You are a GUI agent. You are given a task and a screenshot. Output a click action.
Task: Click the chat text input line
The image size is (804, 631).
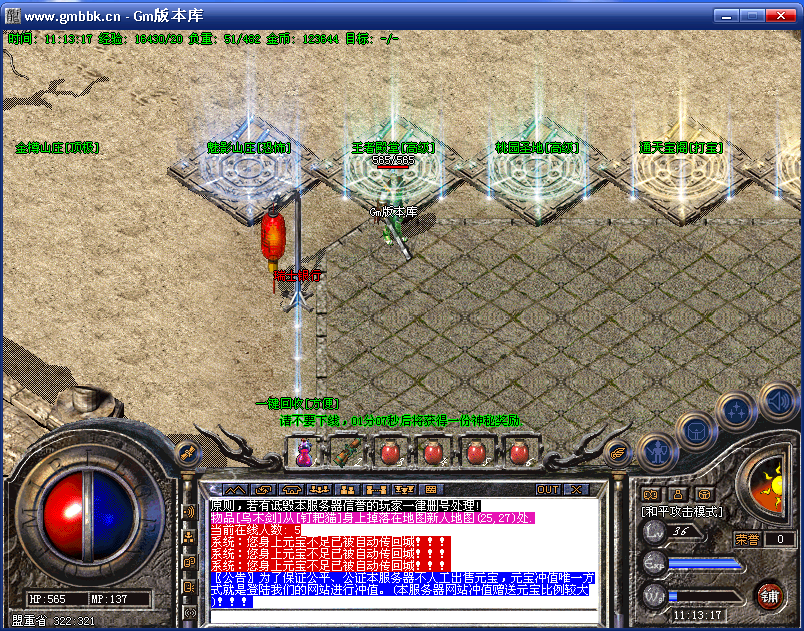400,614
